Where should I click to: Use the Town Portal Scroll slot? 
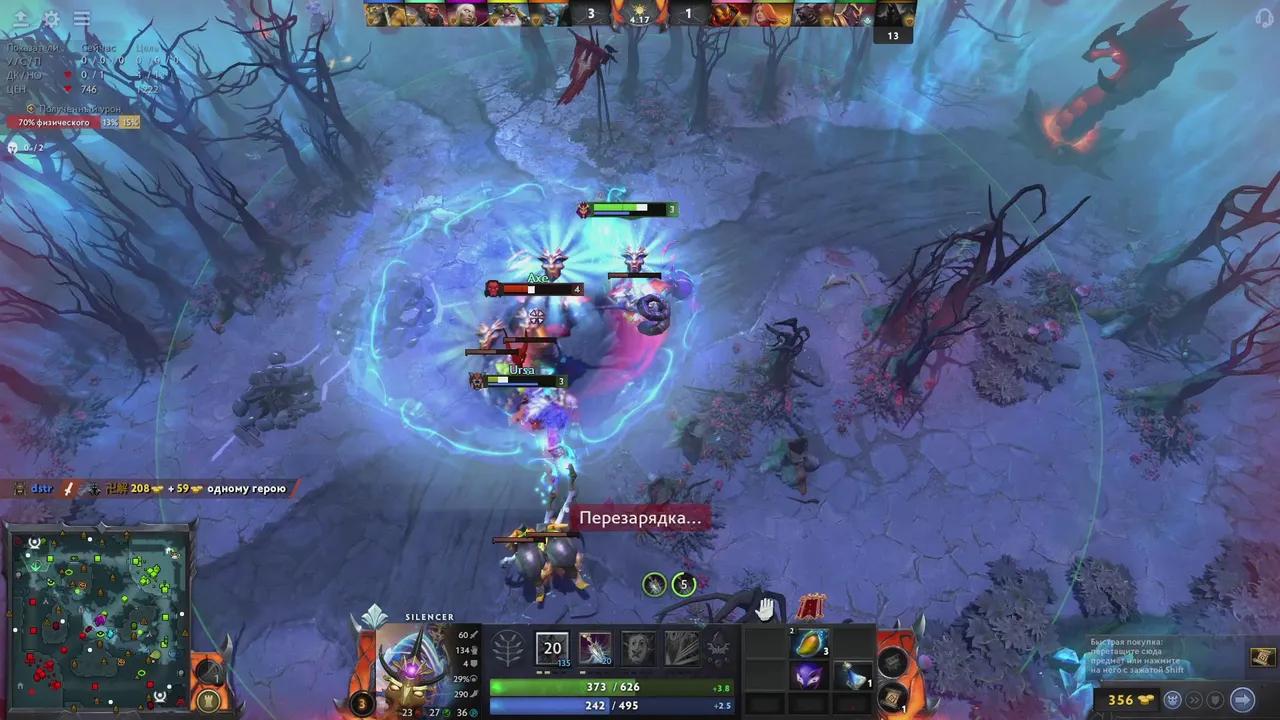(x=893, y=661)
